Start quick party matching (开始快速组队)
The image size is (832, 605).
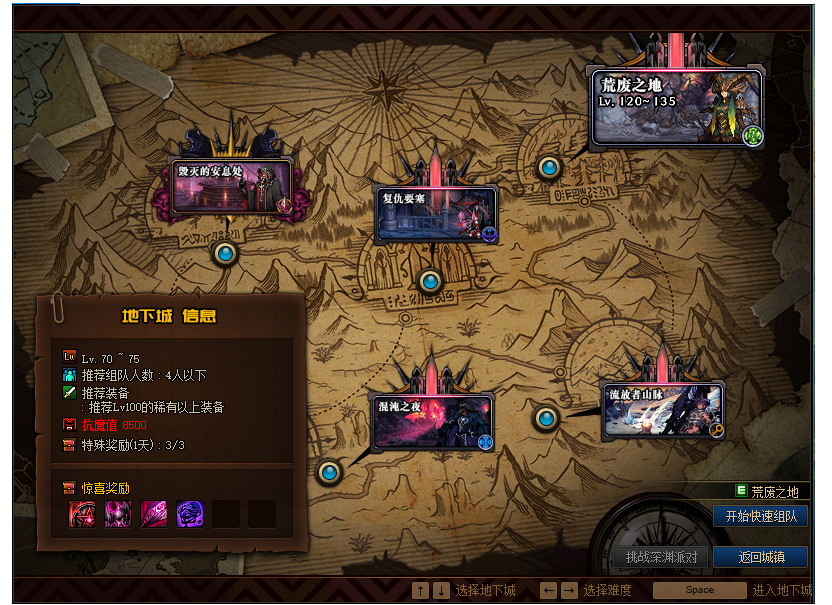coord(760,516)
